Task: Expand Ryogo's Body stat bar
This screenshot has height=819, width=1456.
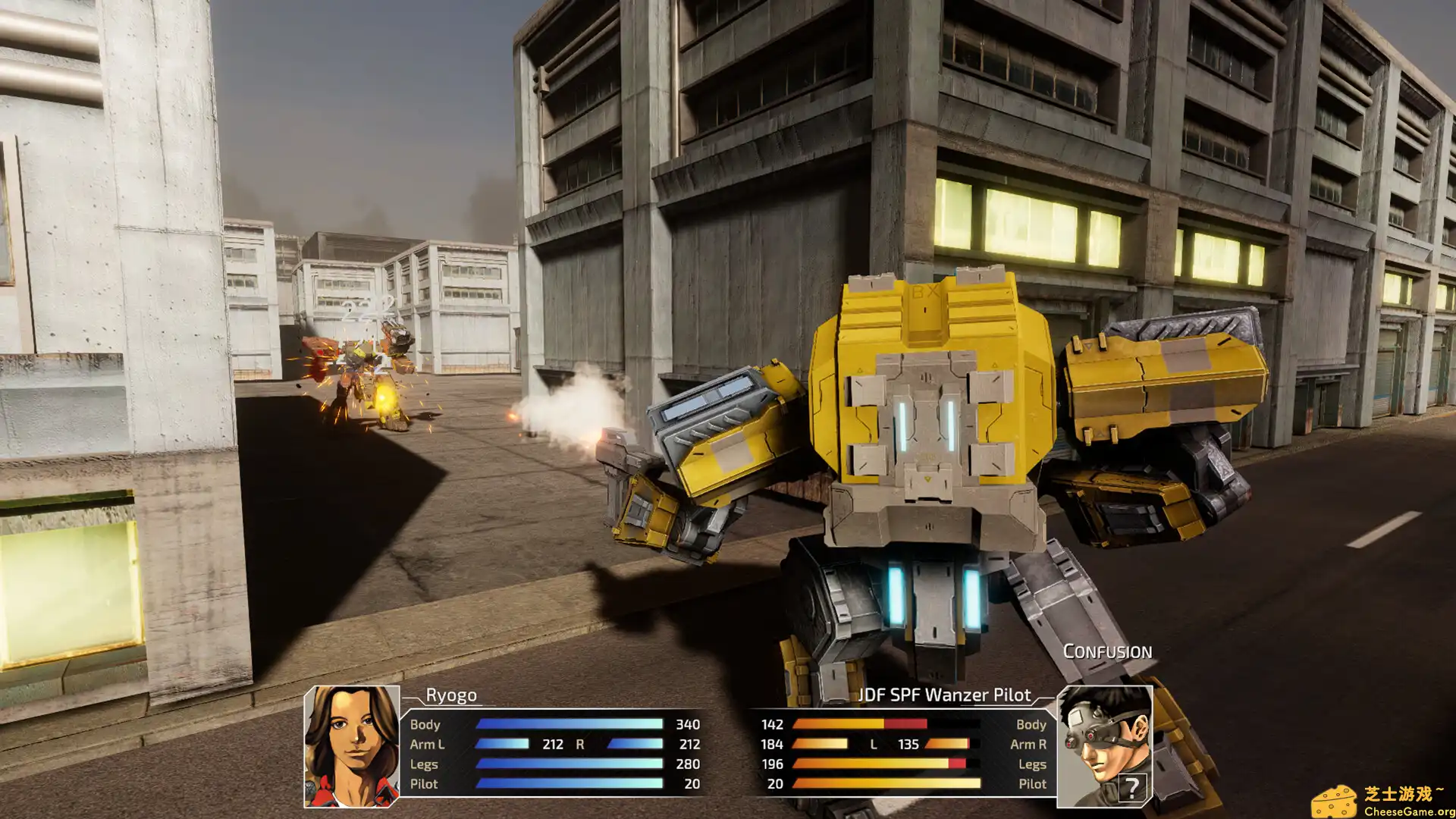Action: pyautogui.click(x=569, y=724)
